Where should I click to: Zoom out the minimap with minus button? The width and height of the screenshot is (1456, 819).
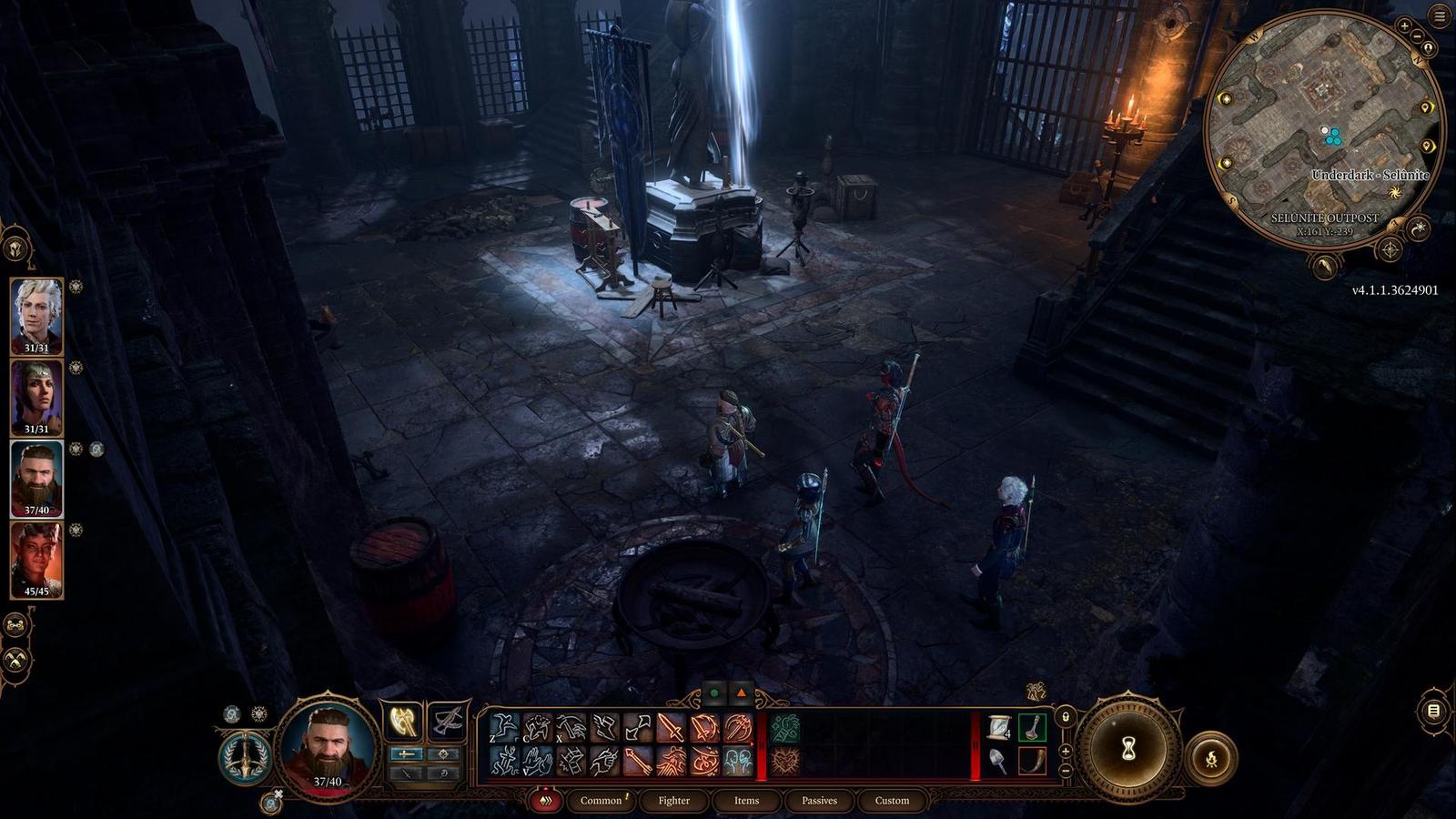coord(1415,37)
